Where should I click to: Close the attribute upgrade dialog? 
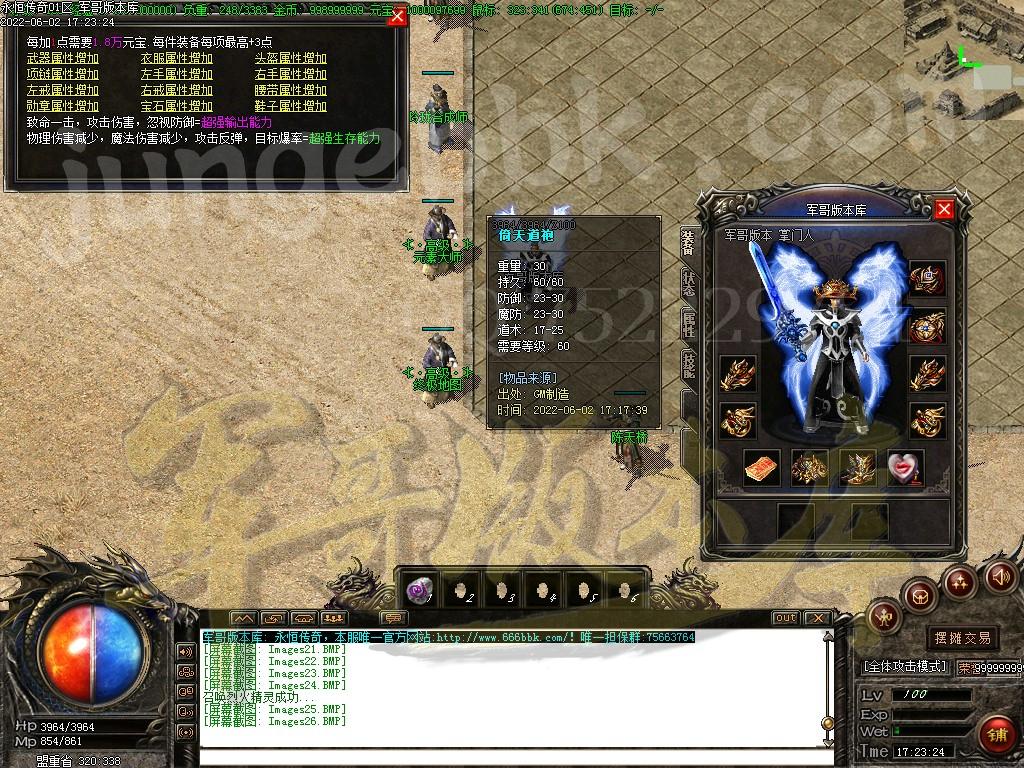click(397, 16)
